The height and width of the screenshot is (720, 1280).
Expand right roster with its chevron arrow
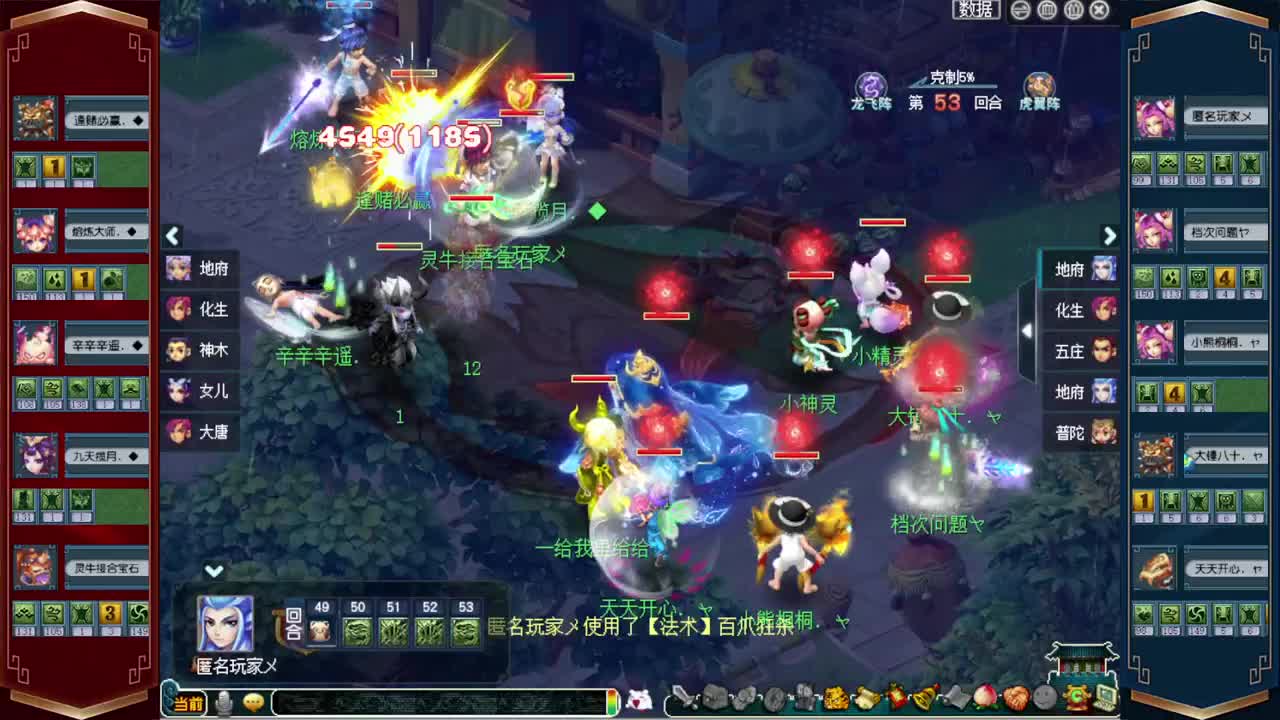click(1110, 236)
